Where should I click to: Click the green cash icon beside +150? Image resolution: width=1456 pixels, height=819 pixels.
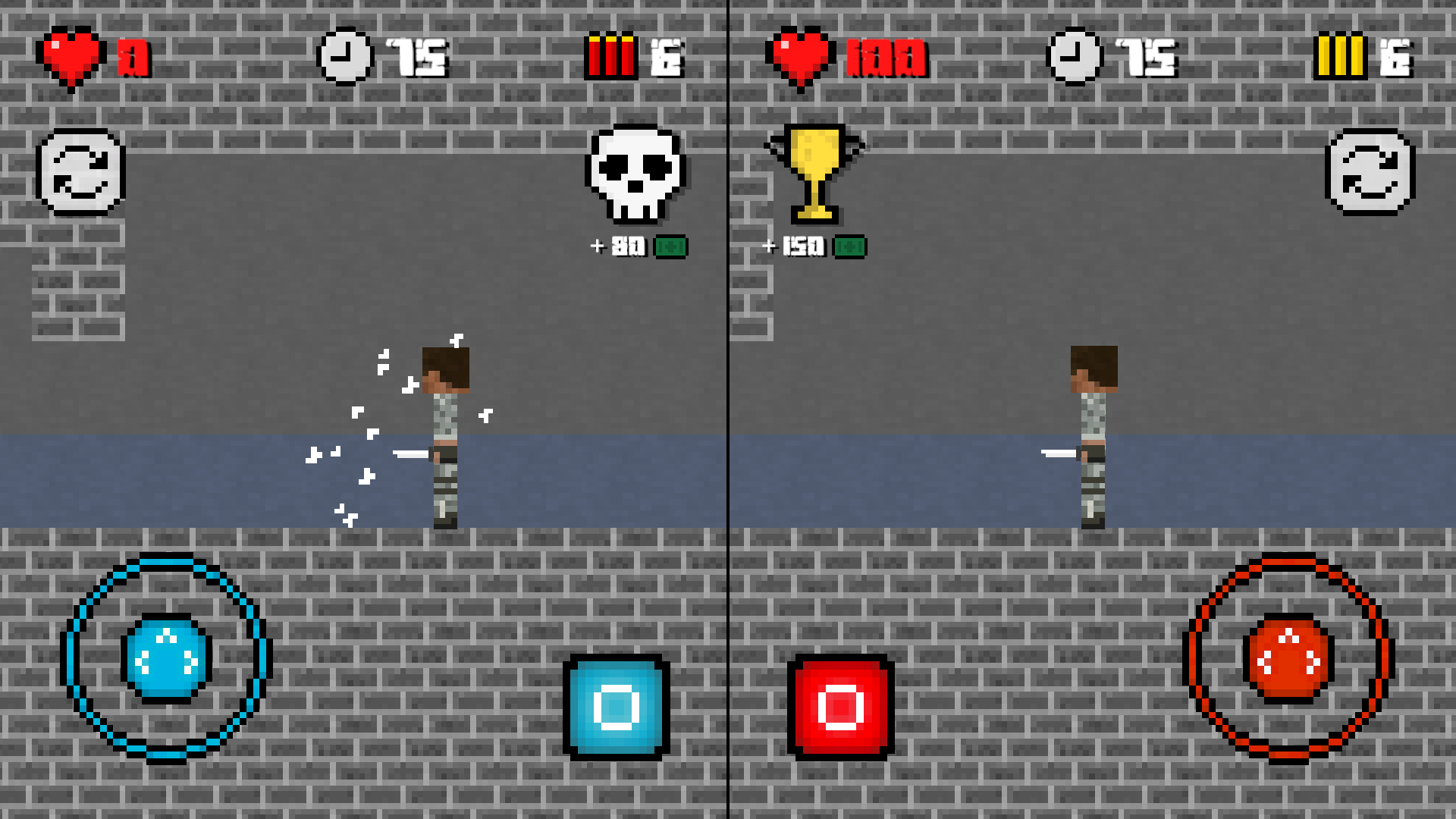851,246
